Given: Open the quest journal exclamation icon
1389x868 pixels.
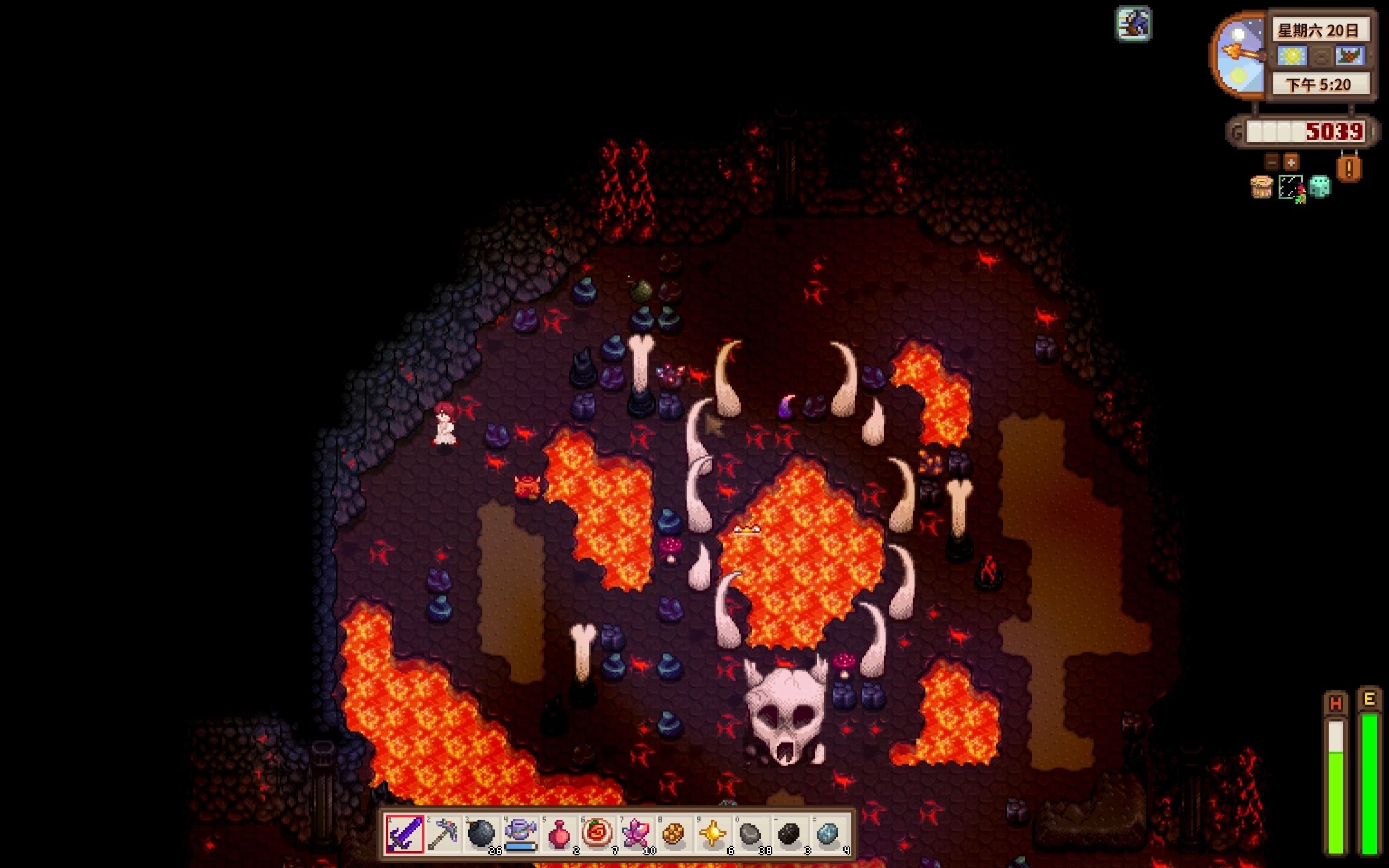Looking at the screenshot, I should pyautogui.click(x=1349, y=168).
